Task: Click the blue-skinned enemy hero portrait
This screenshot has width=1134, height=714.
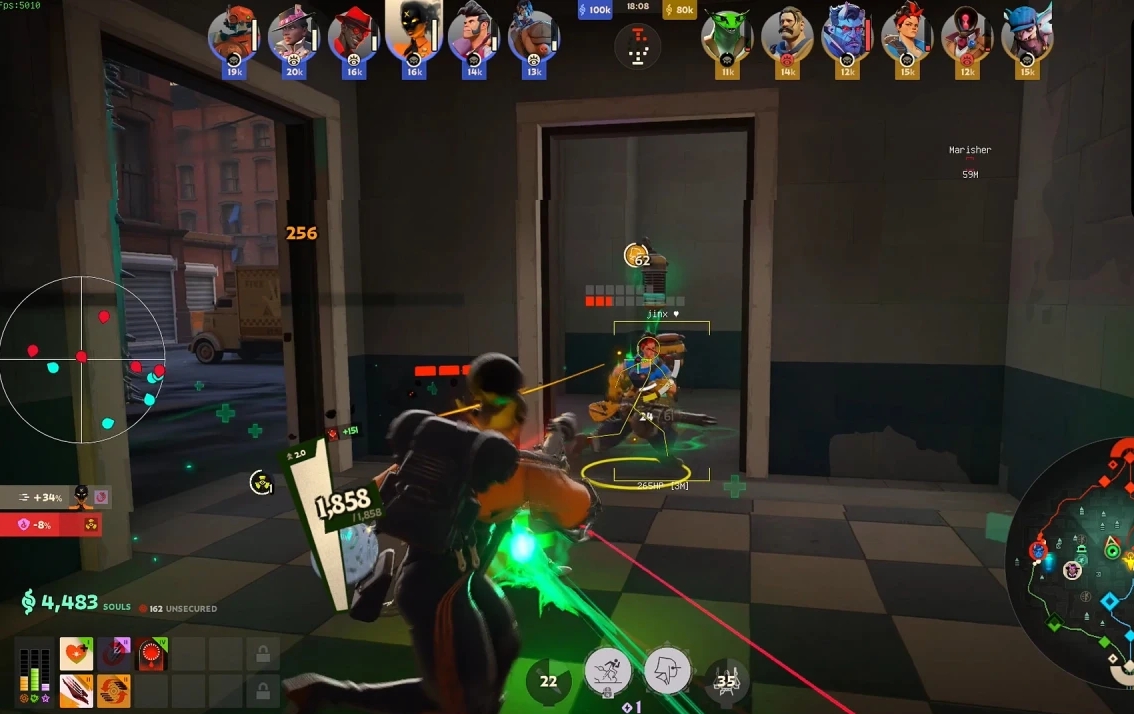Action: click(x=847, y=36)
